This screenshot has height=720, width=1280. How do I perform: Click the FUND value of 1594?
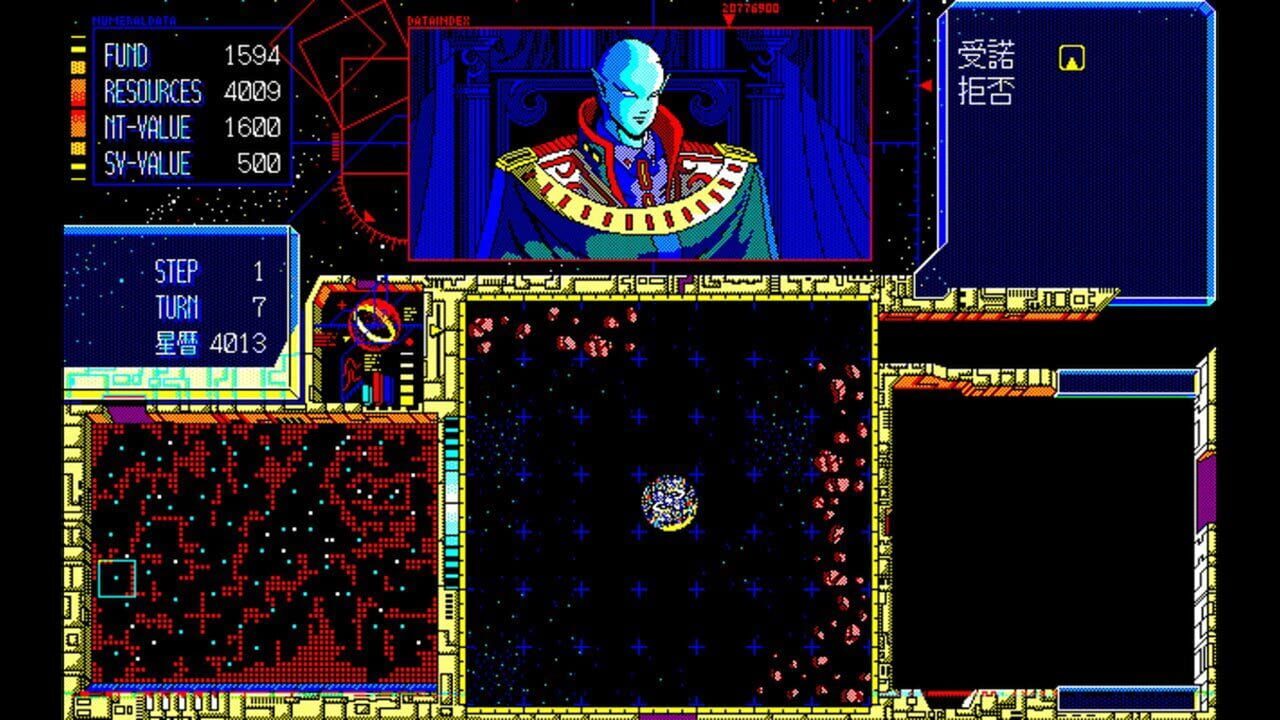(x=255, y=58)
